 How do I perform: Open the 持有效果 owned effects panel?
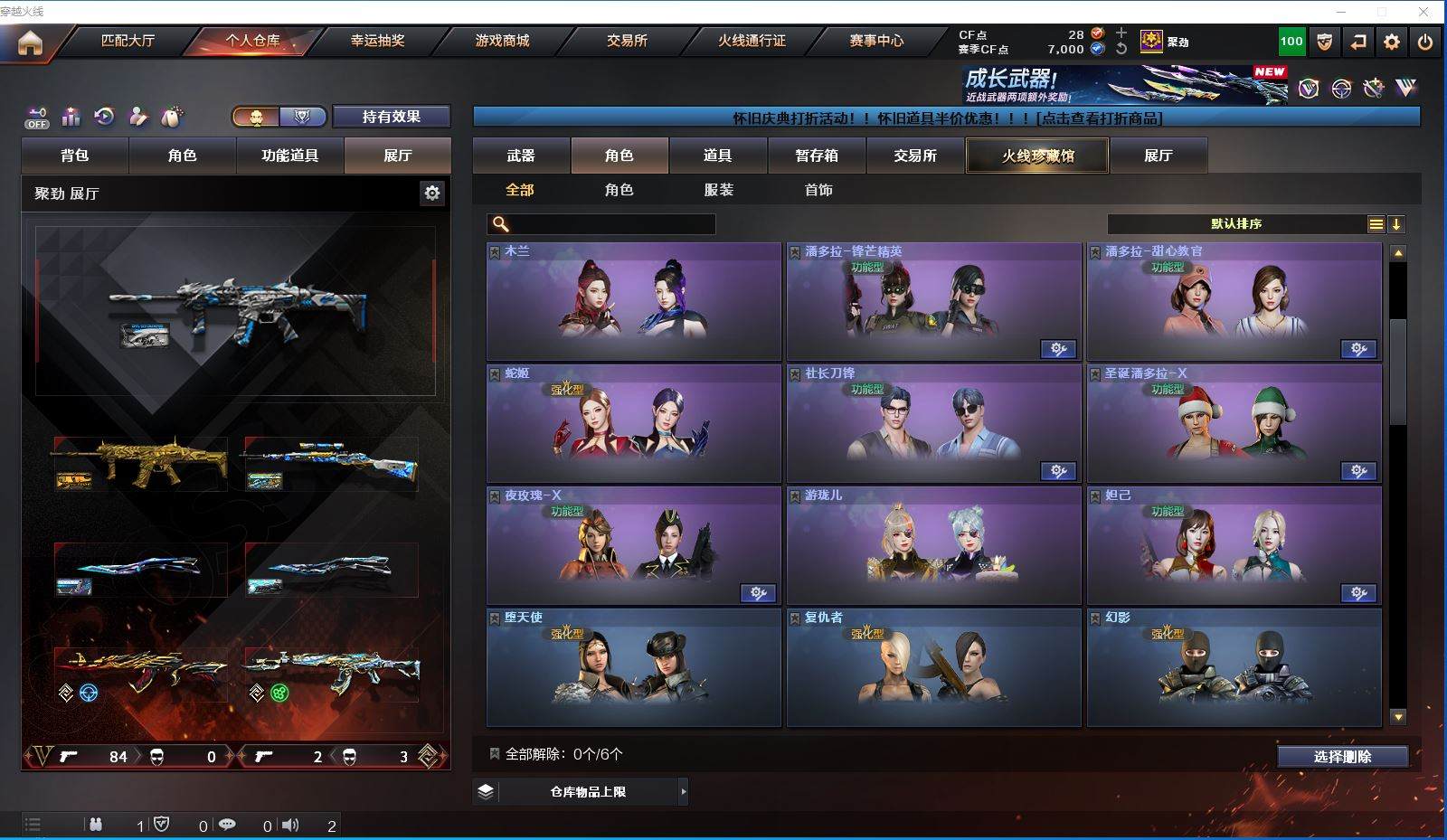pos(392,117)
